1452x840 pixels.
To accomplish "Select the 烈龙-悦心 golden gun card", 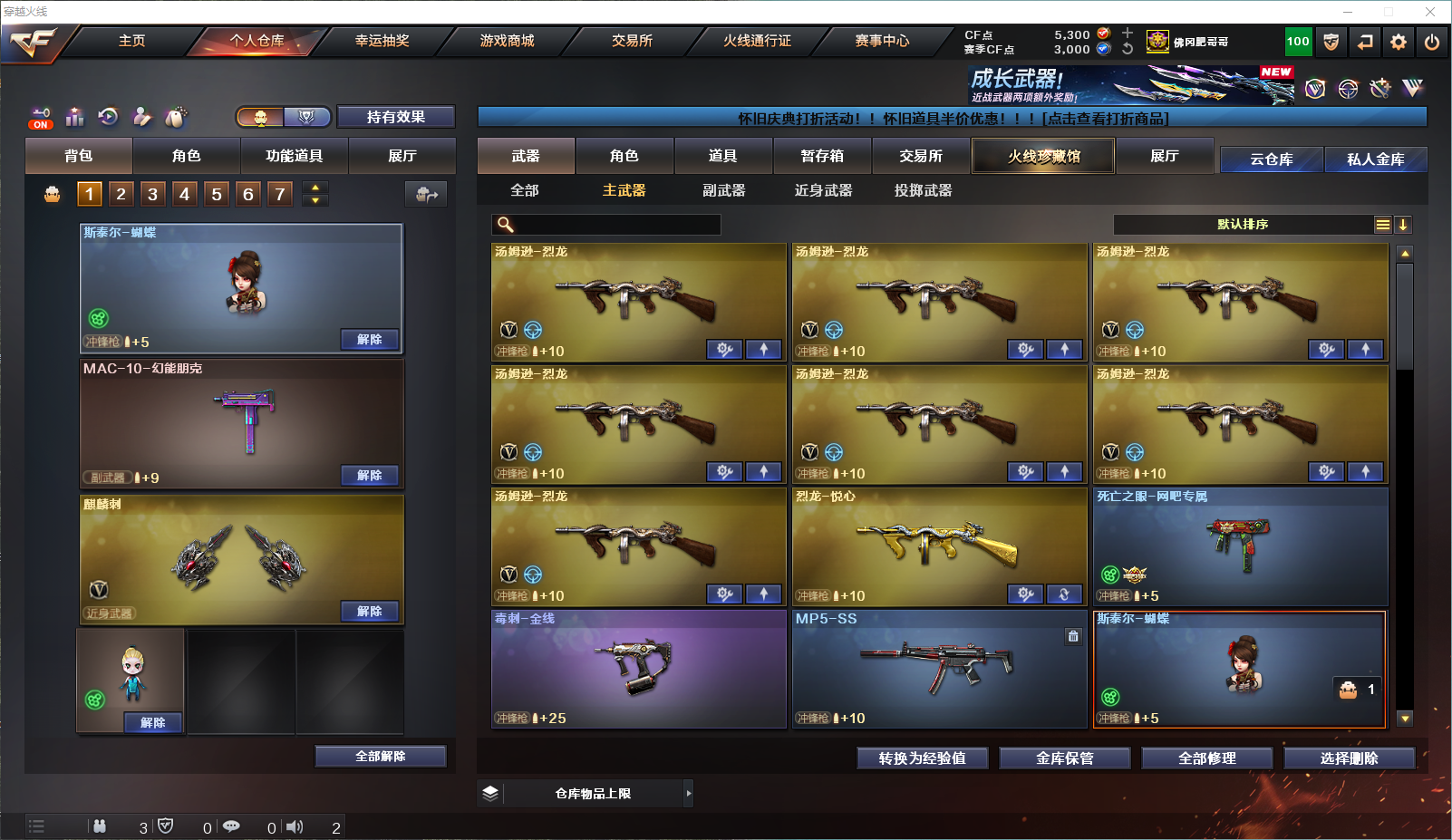I will 939,546.
